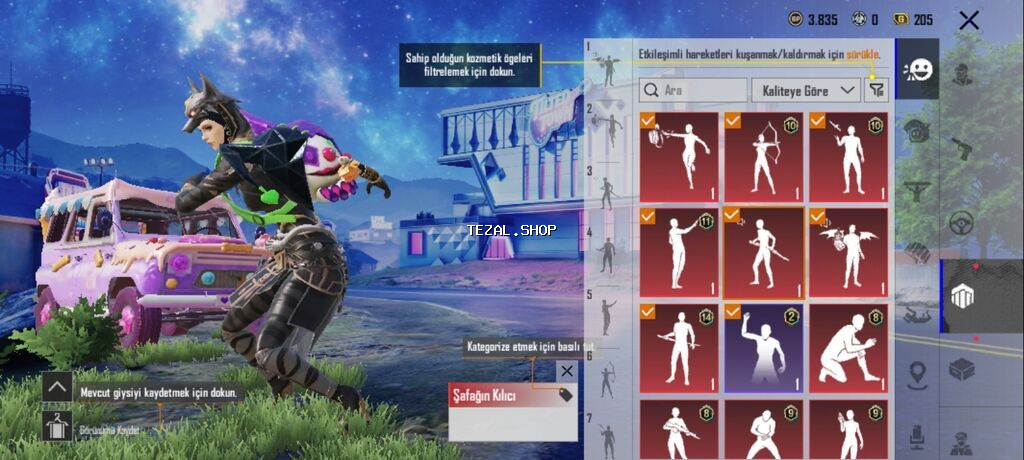Switch to the location pin tab
This screenshot has height=460, width=1024.
coord(917,375)
